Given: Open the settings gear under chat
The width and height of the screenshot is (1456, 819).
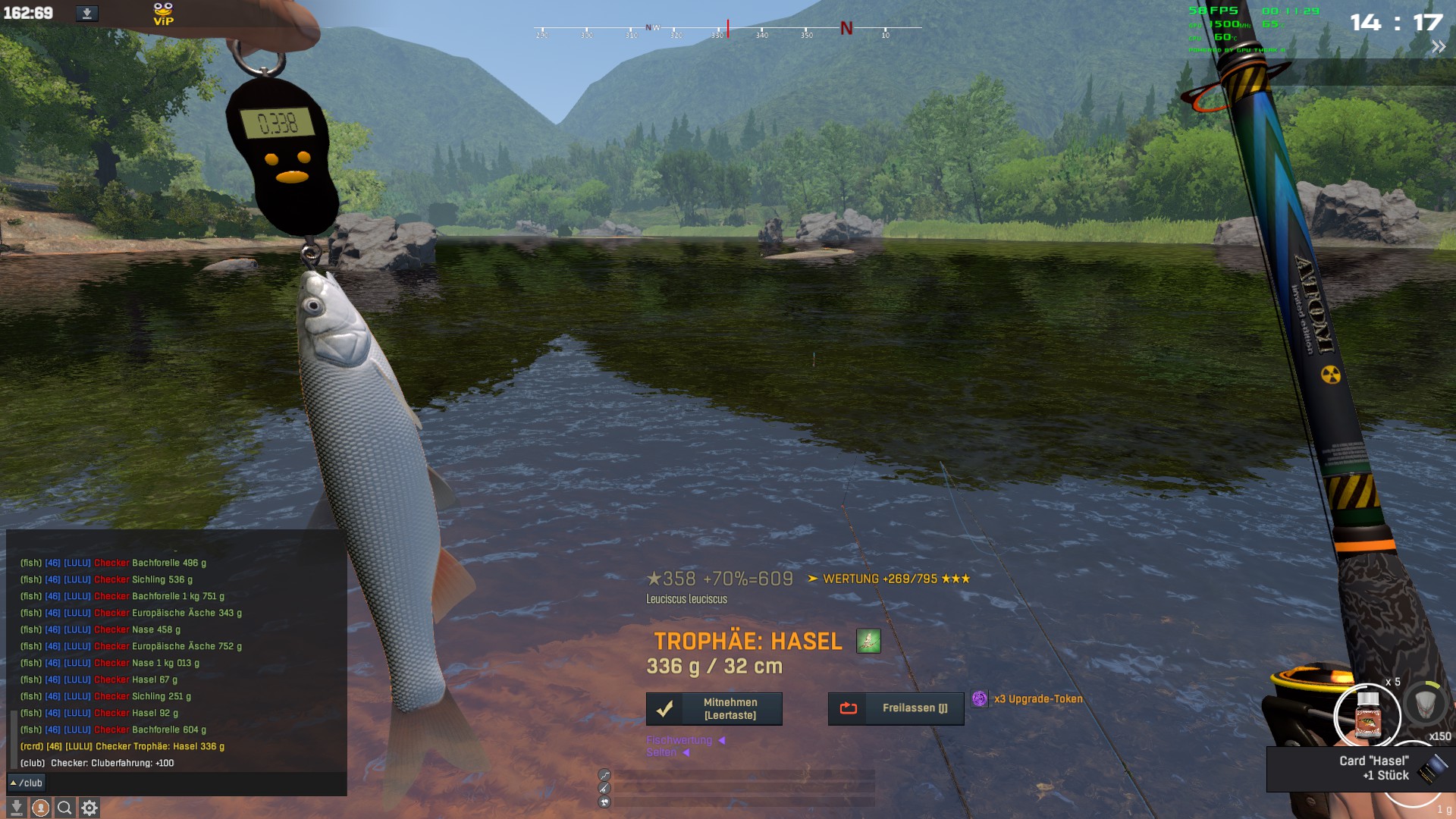Looking at the screenshot, I should [x=89, y=808].
